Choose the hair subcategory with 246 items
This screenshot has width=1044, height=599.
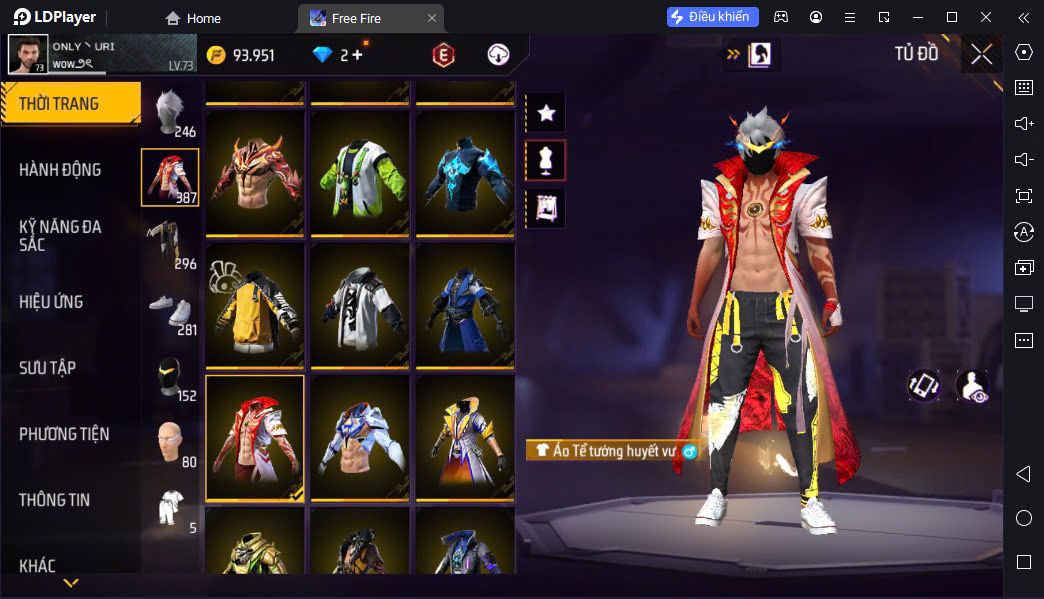(x=171, y=110)
